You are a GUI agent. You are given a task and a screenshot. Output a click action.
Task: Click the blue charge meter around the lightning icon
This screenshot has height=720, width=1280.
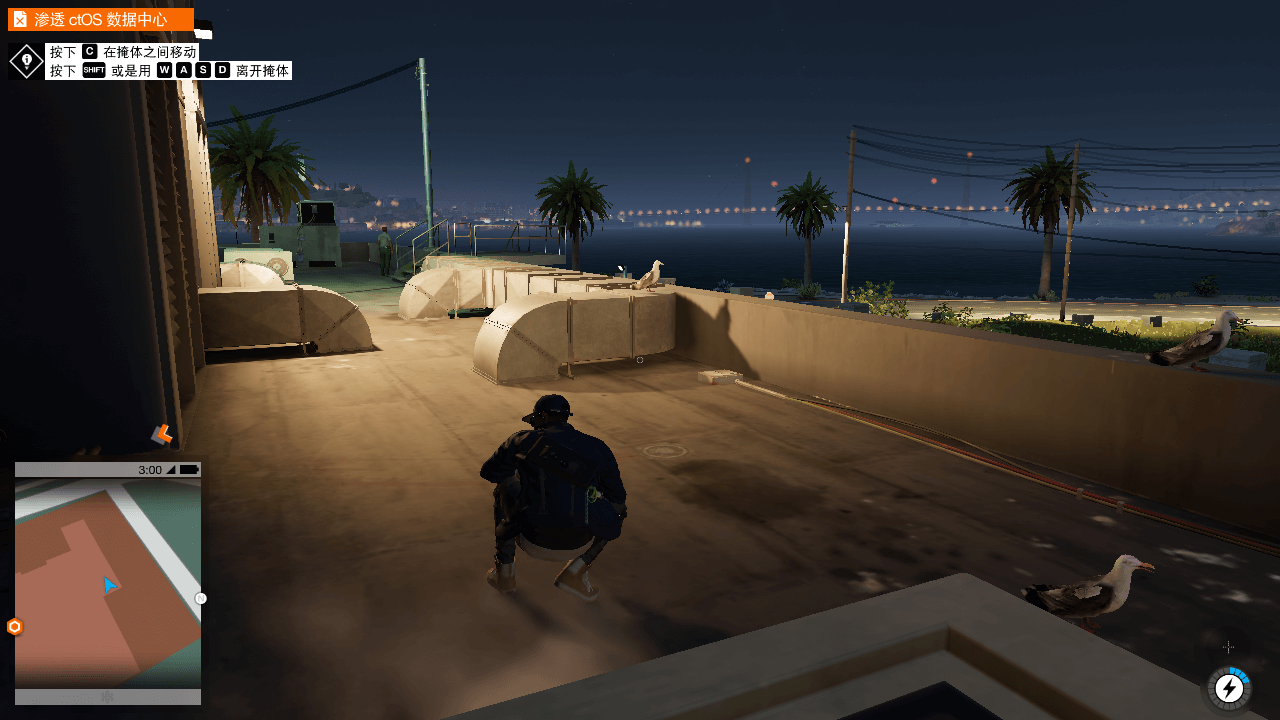pos(1240,674)
